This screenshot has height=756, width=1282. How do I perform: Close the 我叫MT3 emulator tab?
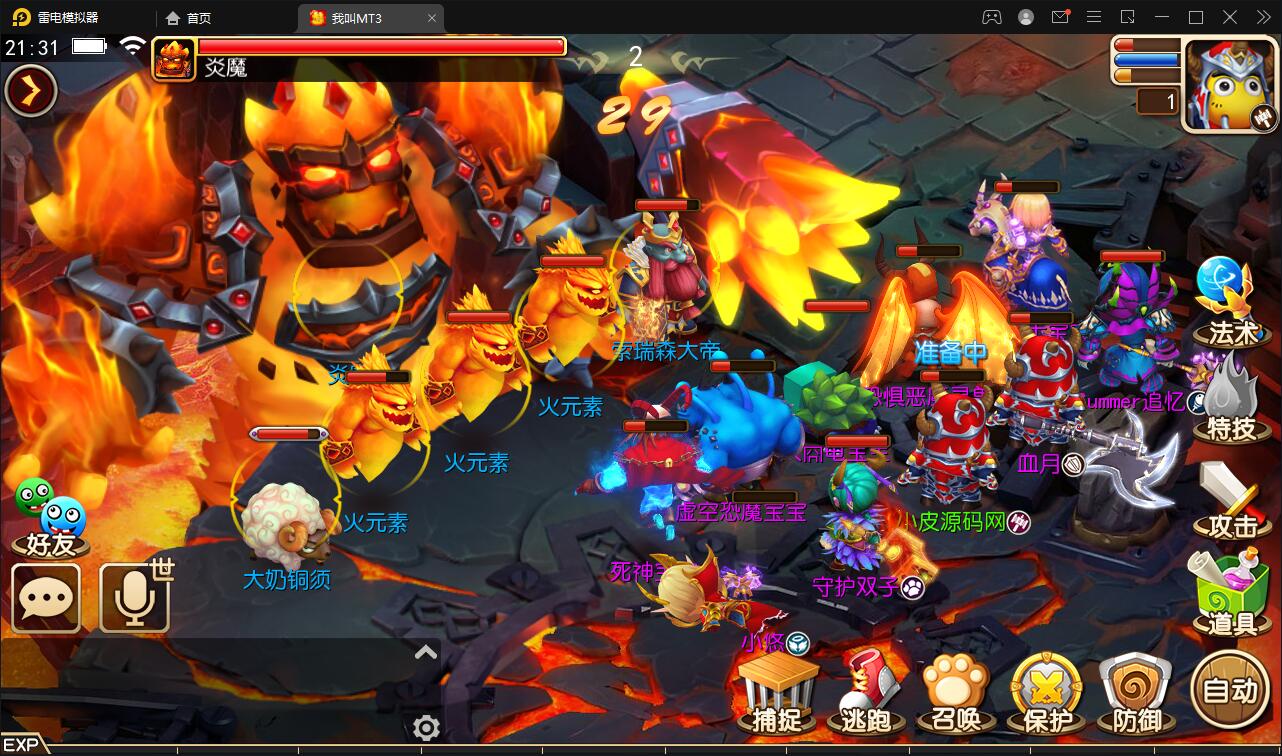[x=432, y=18]
